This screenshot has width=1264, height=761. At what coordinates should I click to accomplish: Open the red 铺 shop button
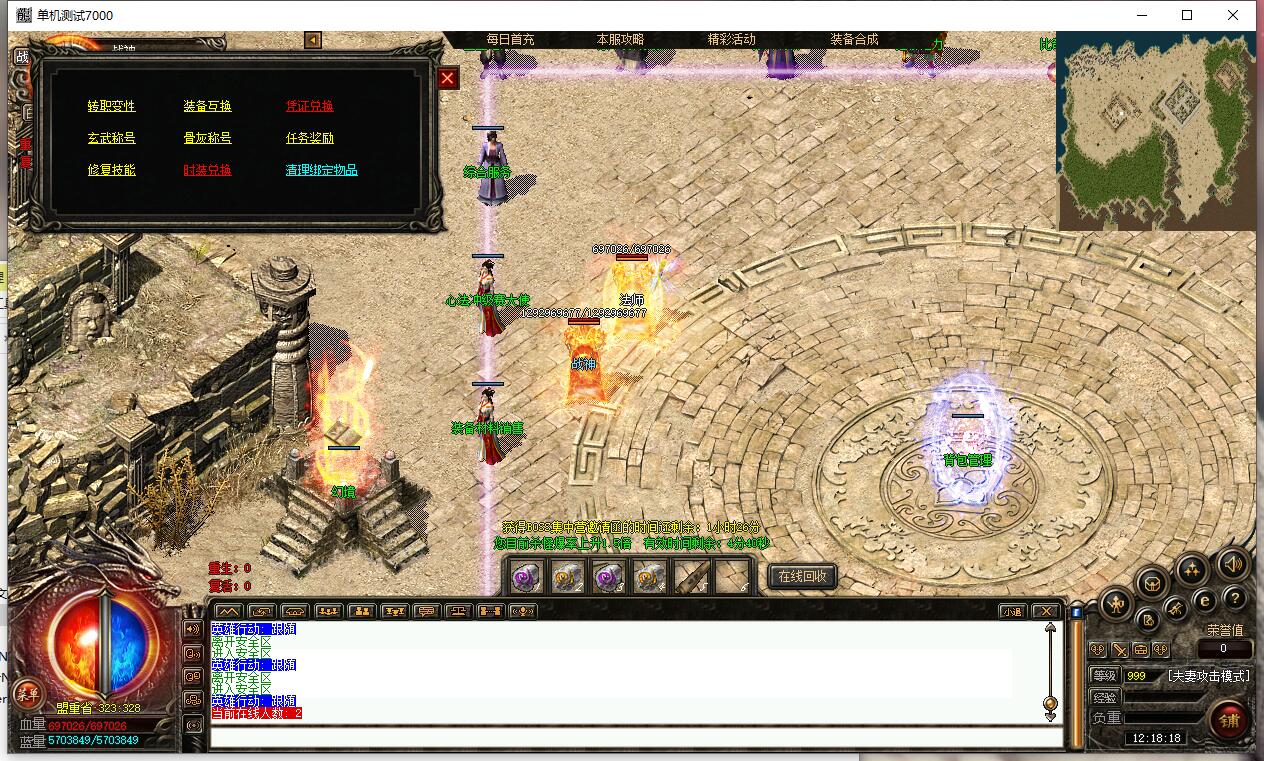1229,719
